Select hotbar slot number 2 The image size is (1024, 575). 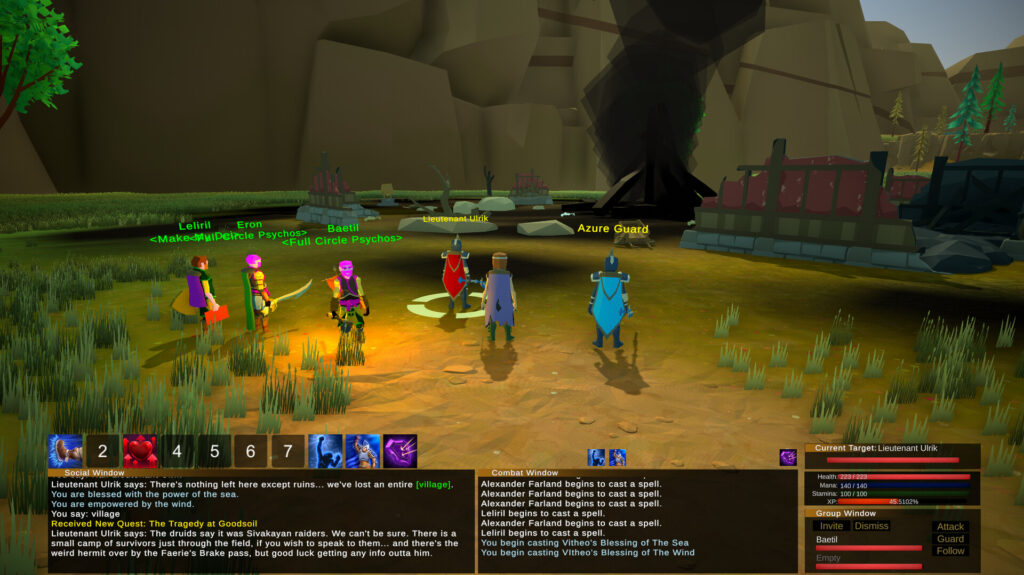(102, 451)
